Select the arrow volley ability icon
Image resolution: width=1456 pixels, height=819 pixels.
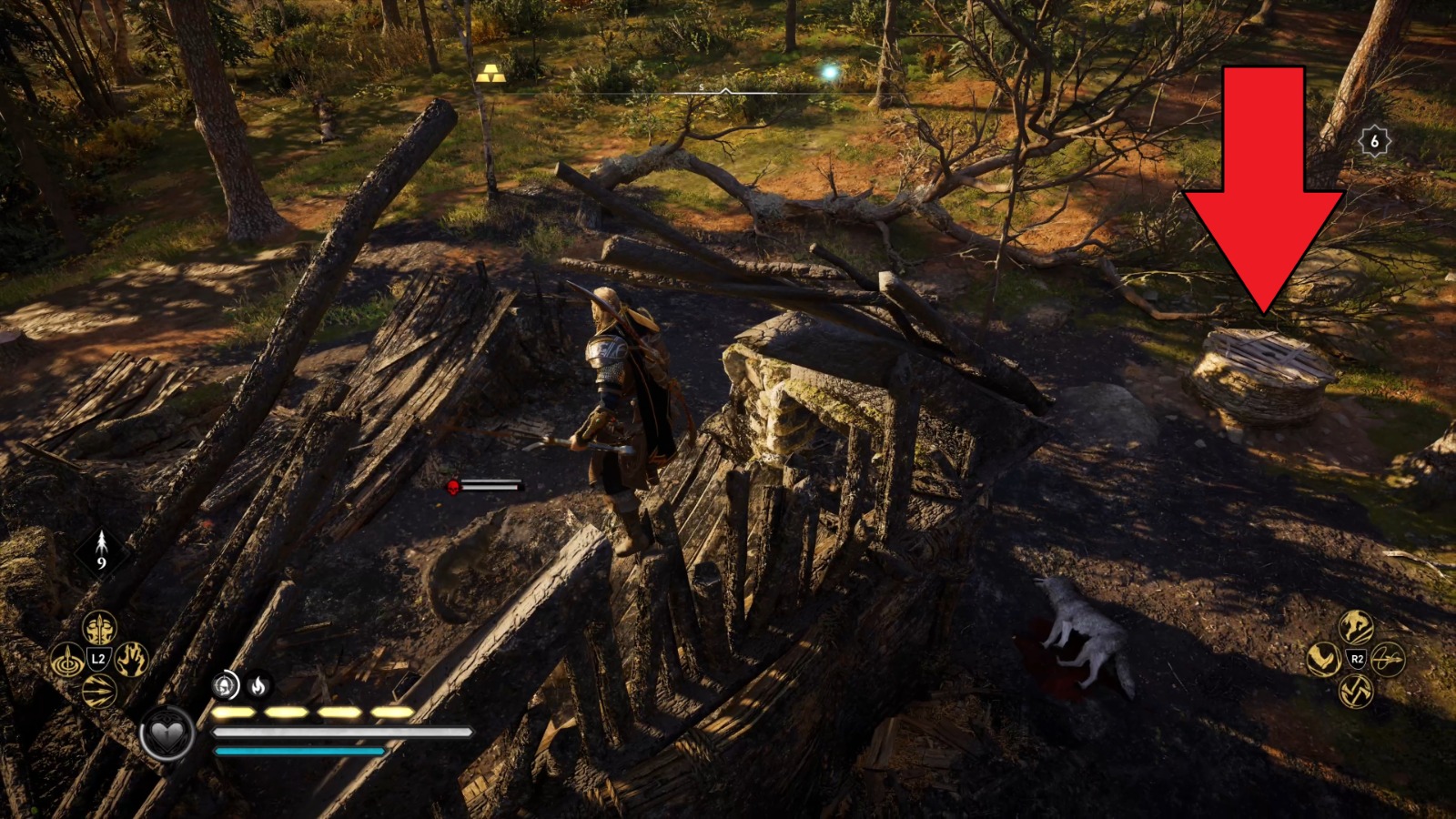[x=98, y=692]
